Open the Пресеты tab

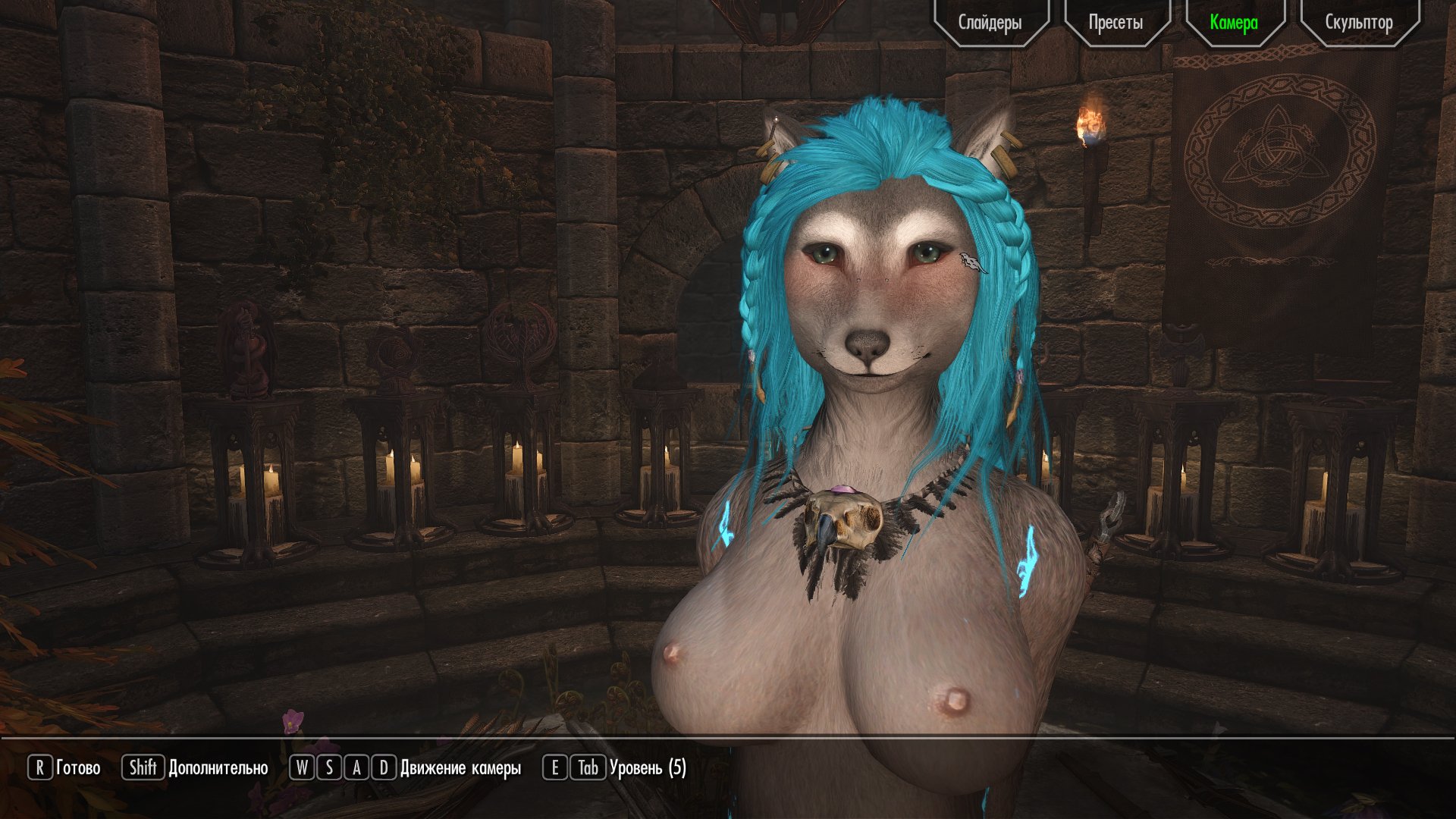(1116, 22)
